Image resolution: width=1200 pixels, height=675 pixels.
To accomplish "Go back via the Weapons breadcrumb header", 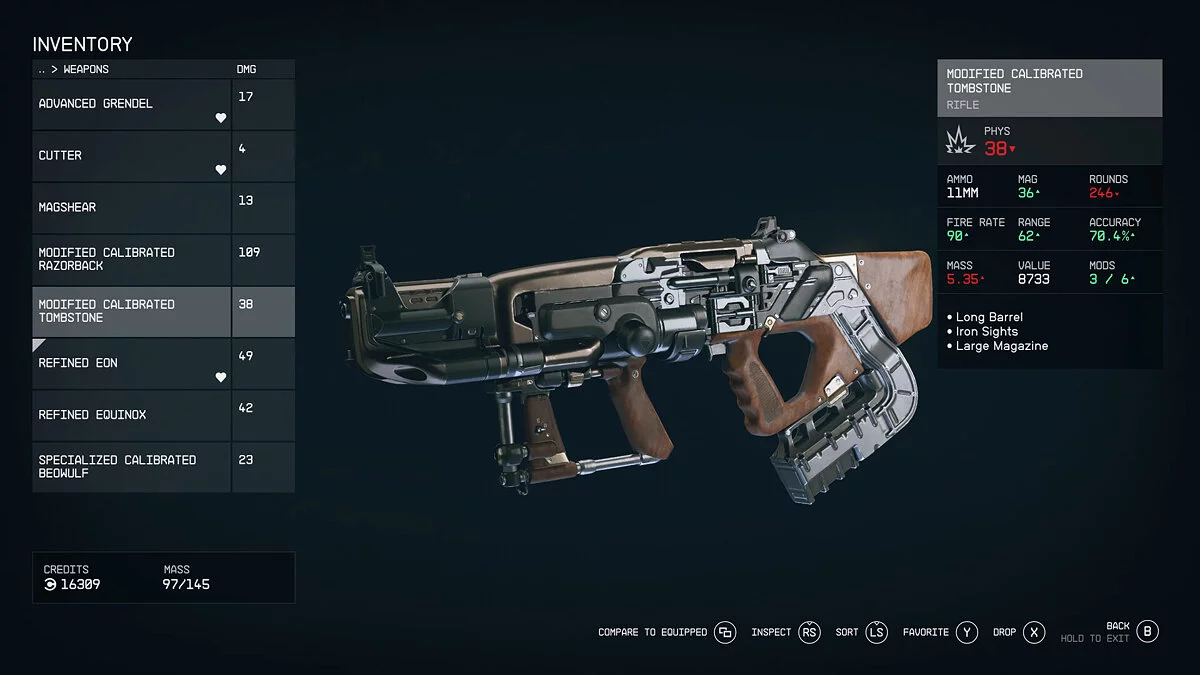I will (x=74, y=70).
